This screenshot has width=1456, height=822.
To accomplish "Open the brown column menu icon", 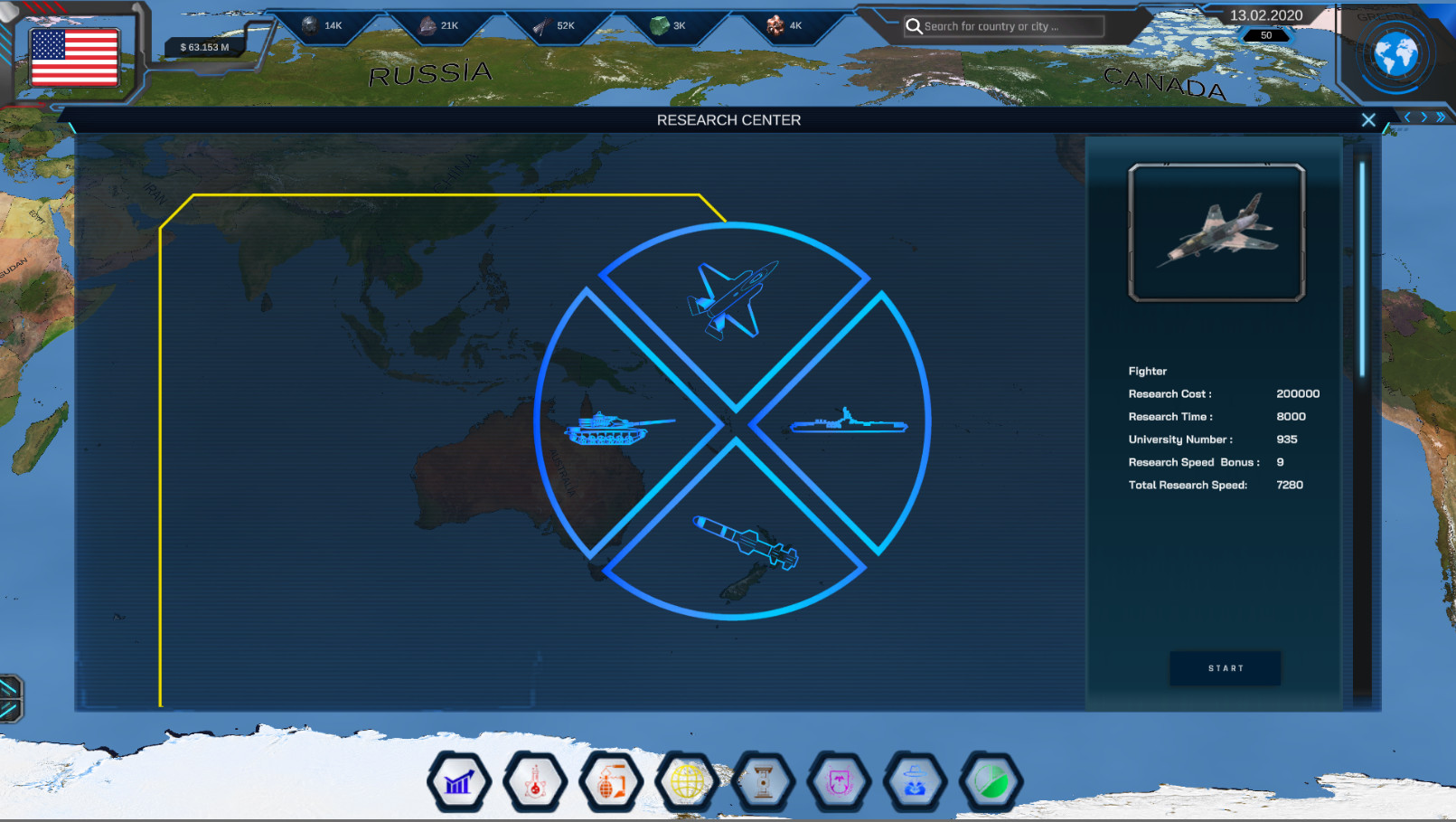I will pyautogui.click(x=763, y=781).
